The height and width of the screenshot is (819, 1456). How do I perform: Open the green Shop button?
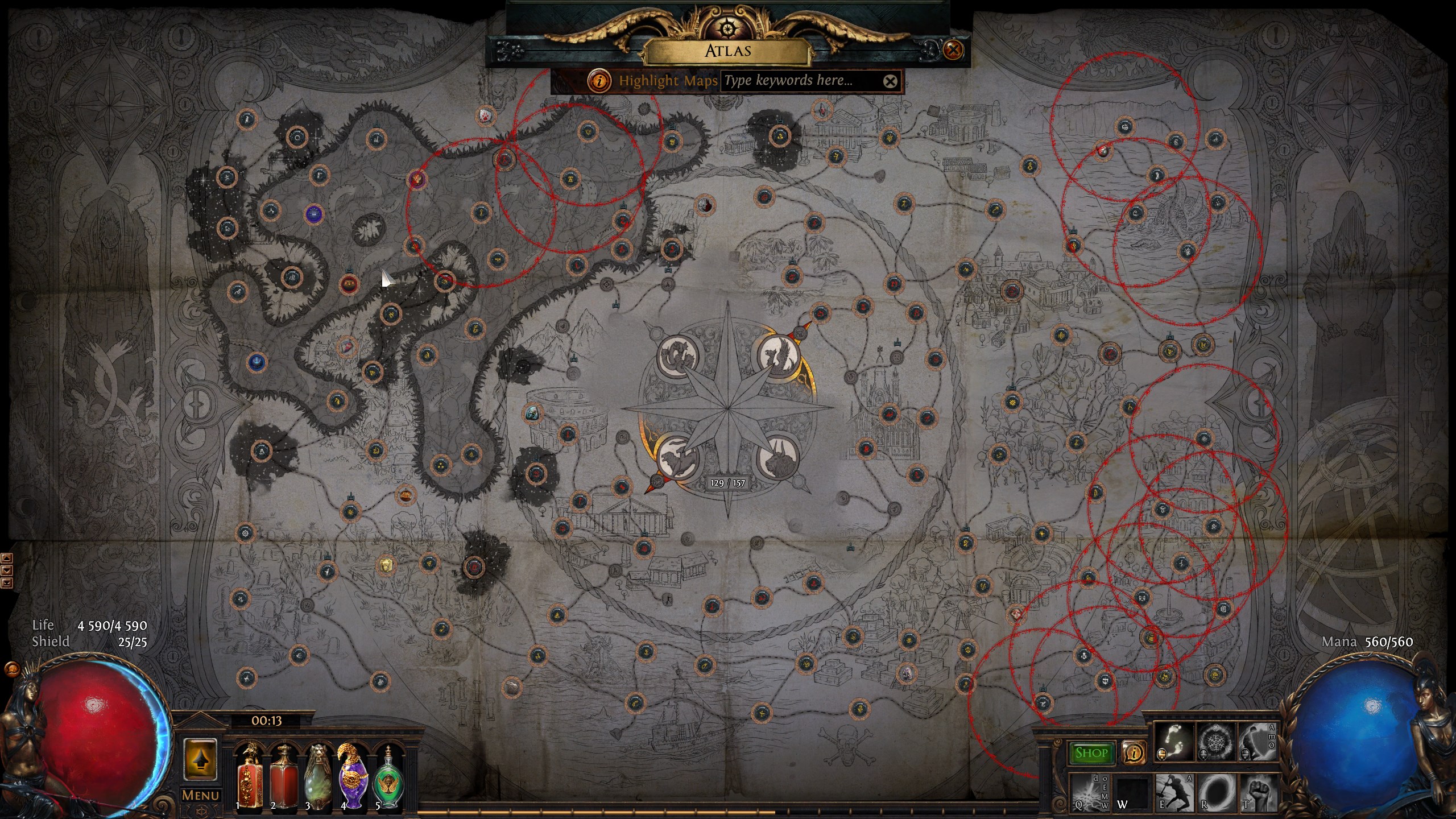1091,753
